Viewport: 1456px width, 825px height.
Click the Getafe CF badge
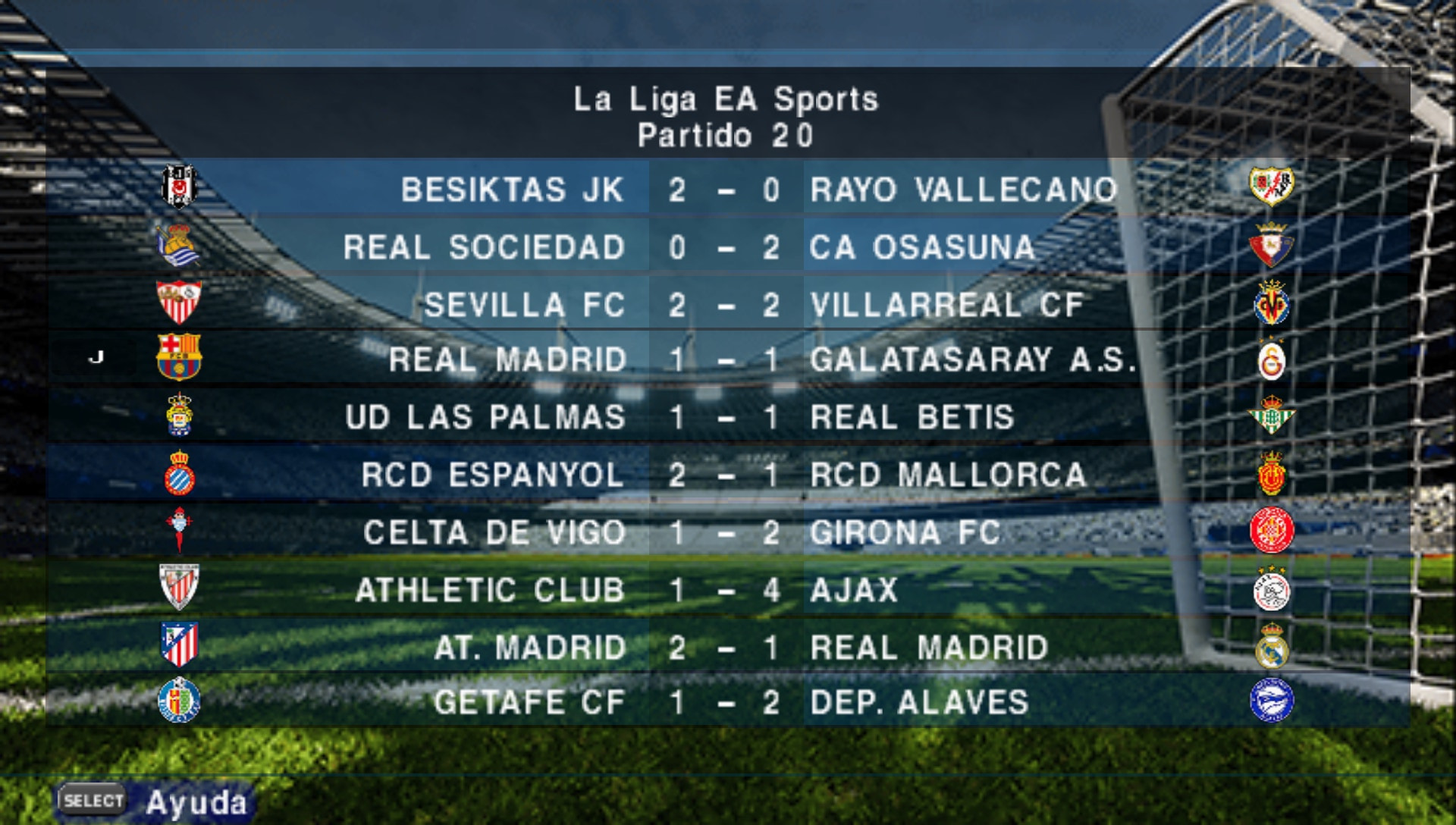click(x=180, y=702)
